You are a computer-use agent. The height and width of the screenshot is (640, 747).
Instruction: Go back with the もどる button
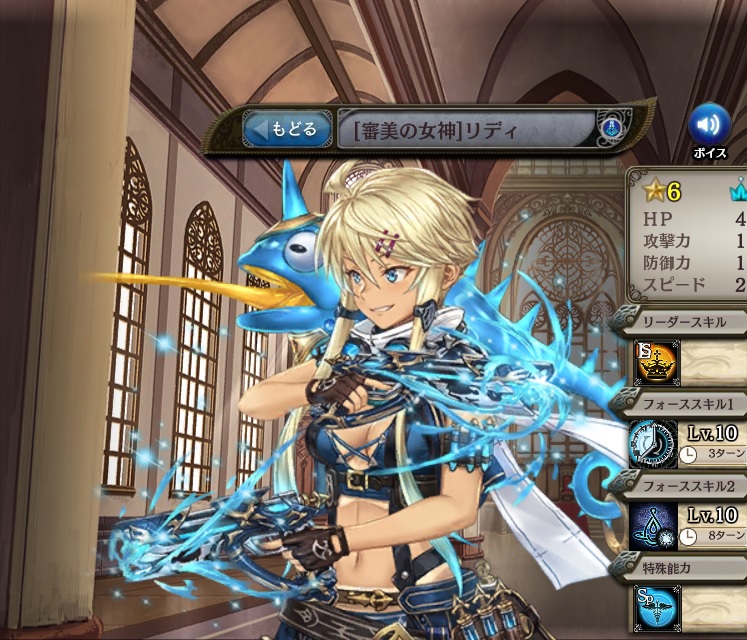pyautogui.click(x=287, y=129)
